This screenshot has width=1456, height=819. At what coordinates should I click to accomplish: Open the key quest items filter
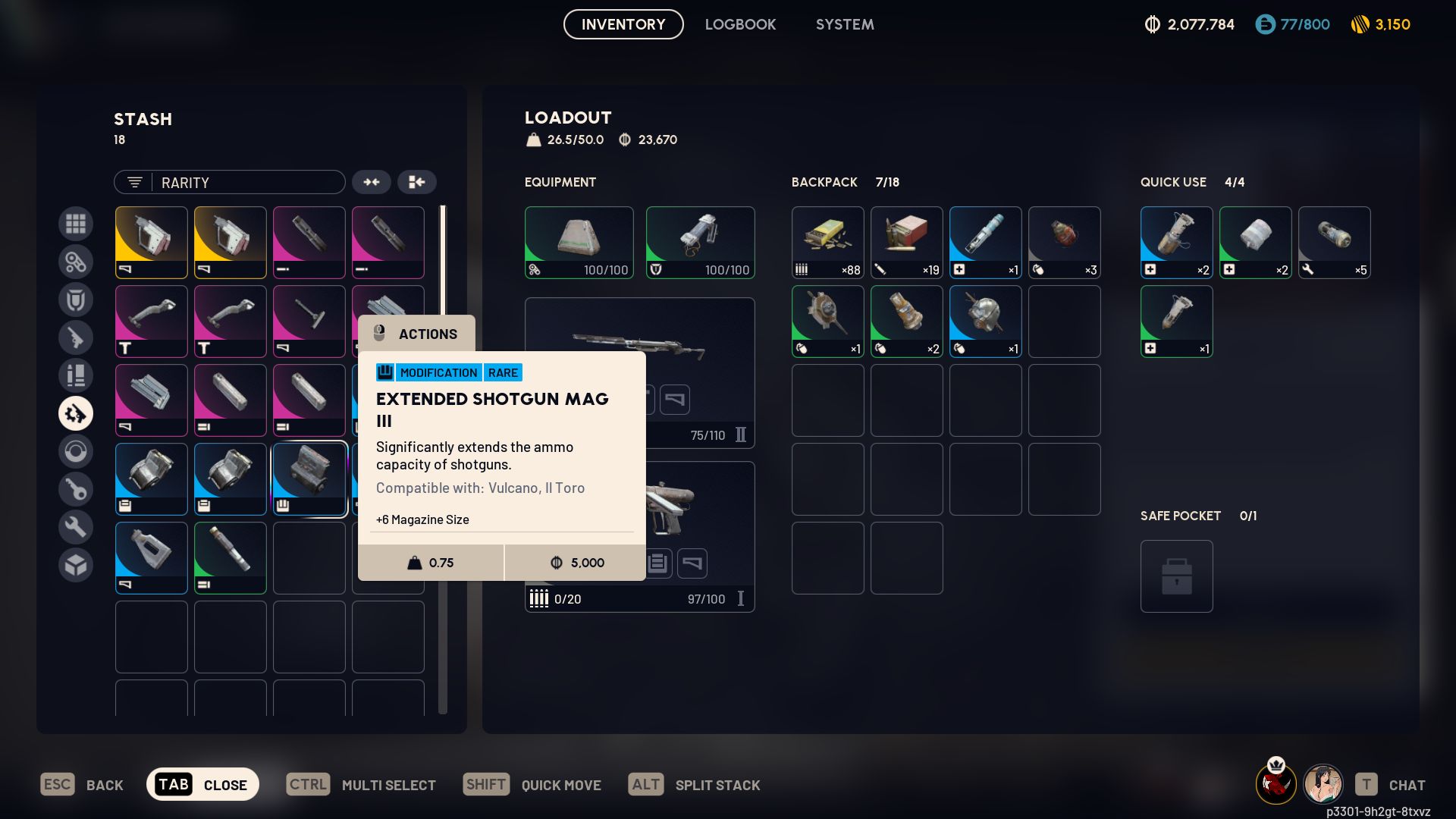[x=76, y=489]
